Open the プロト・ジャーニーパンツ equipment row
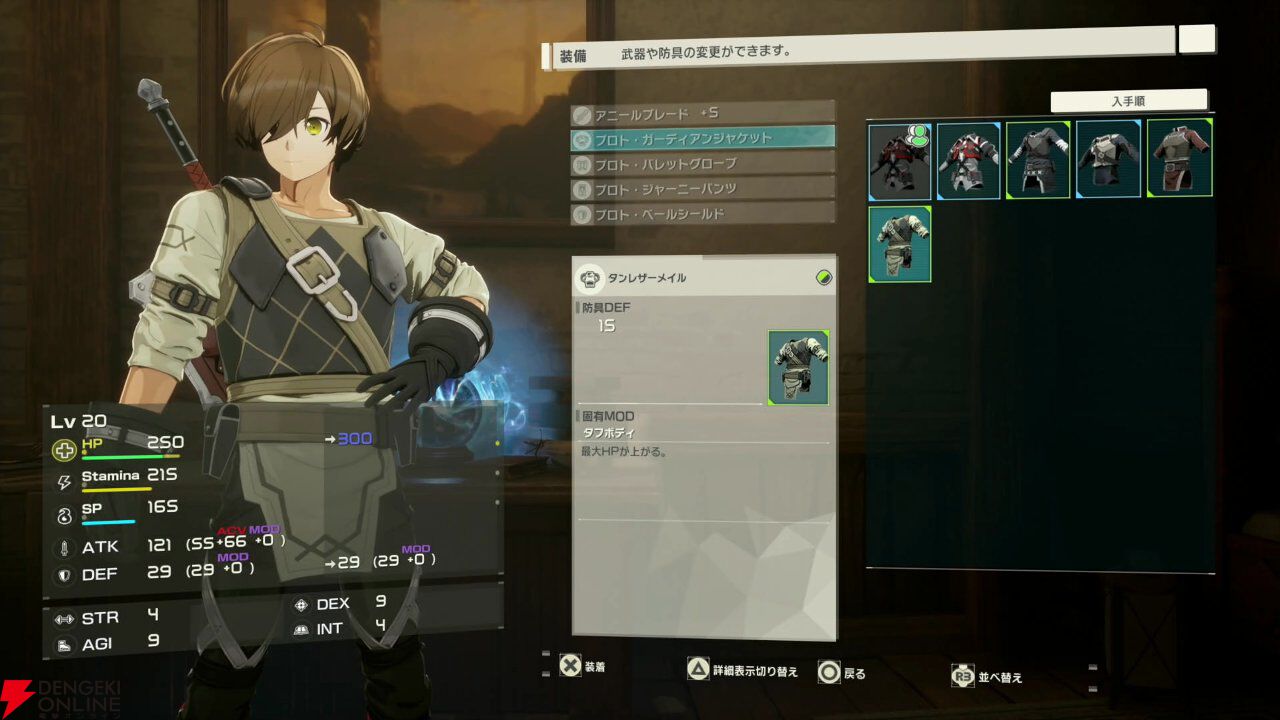1280x720 pixels. (x=702, y=188)
